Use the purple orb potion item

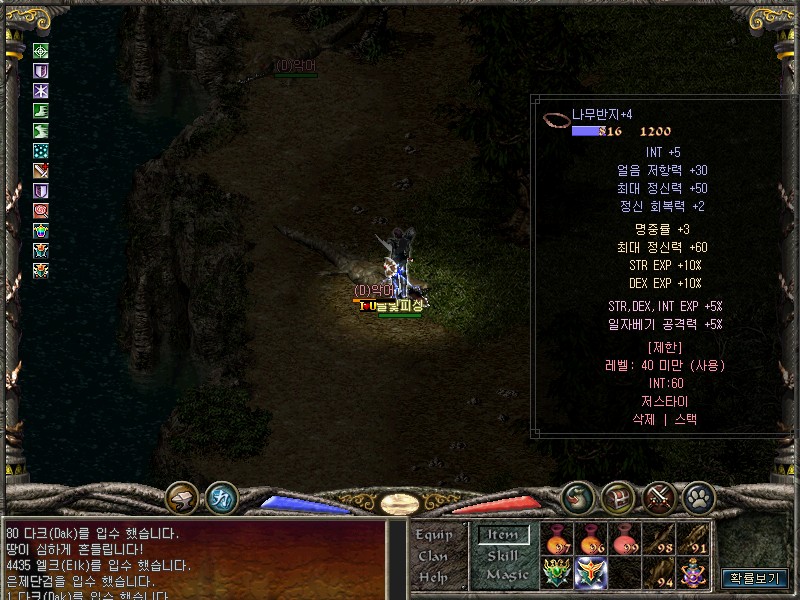pos(692,573)
